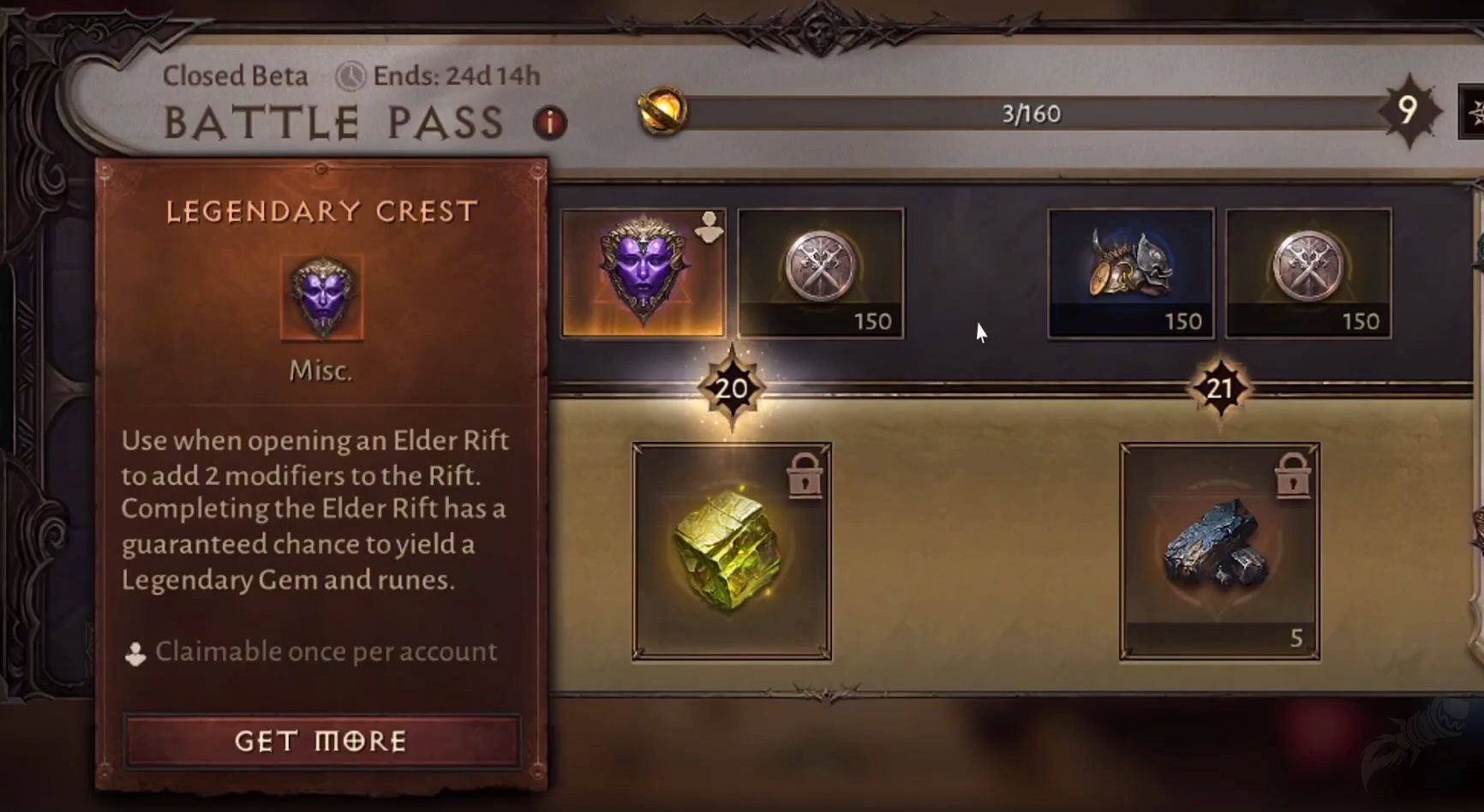Click the padlock on the rank 21 ore reward
This screenshot has width=1484, height=812.
pyautogui.click(x=1292, y=478)
